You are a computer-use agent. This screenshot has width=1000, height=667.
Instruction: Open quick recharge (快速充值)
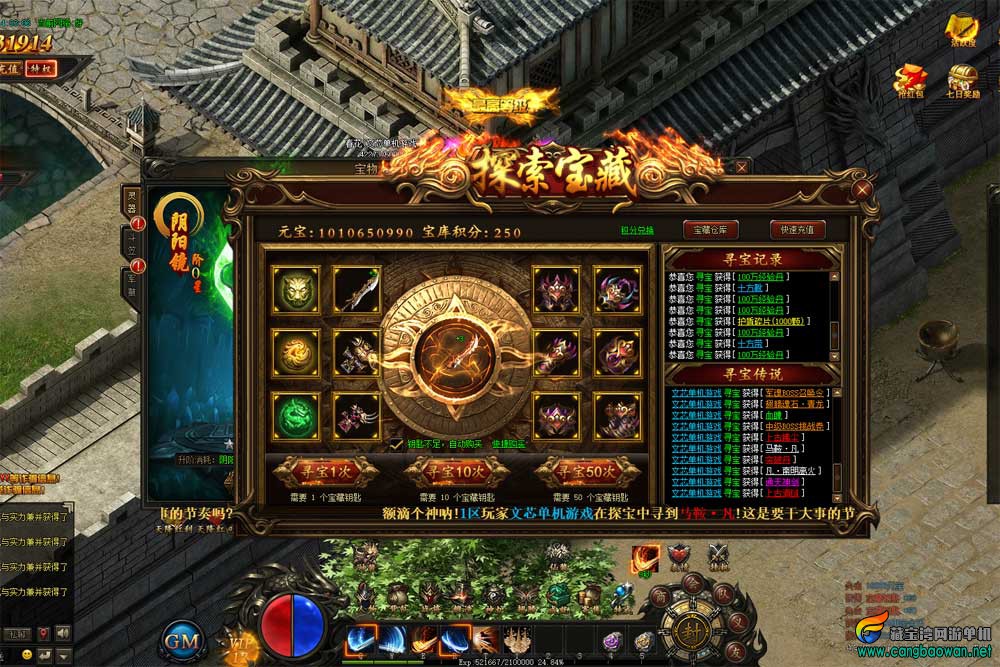[797, 229]
